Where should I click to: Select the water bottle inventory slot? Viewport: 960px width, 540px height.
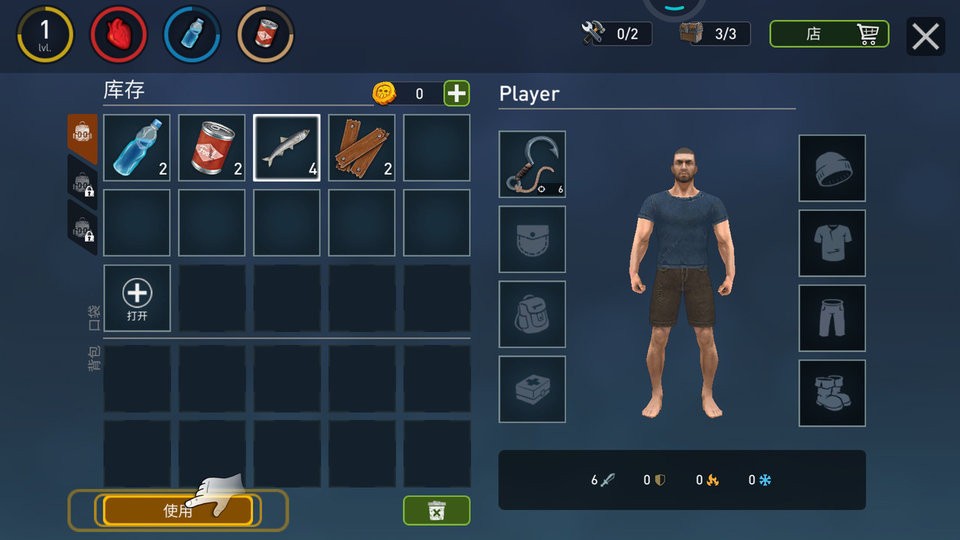137,148
